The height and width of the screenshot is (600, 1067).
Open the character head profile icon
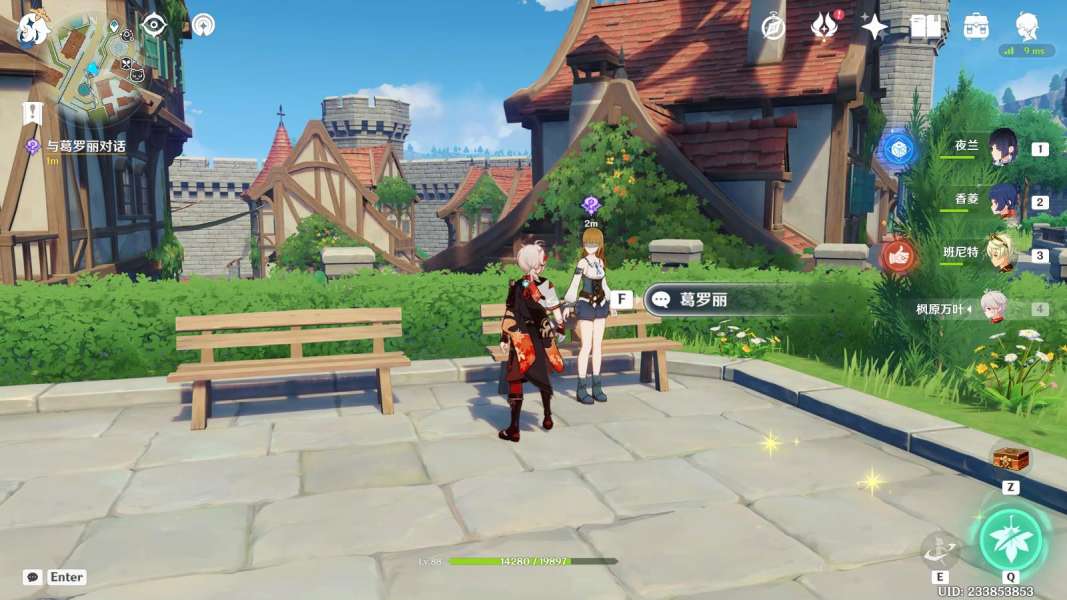[x=1027, y=25]
